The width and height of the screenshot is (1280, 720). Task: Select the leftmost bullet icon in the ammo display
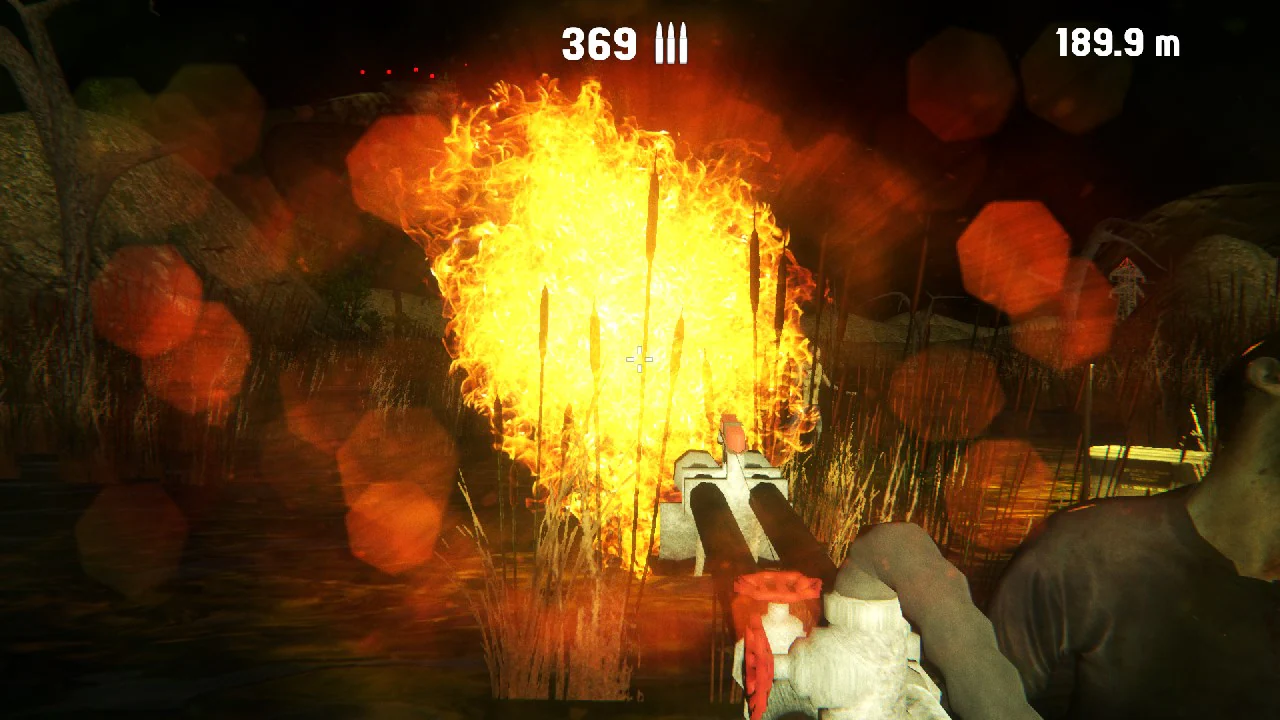659,43
